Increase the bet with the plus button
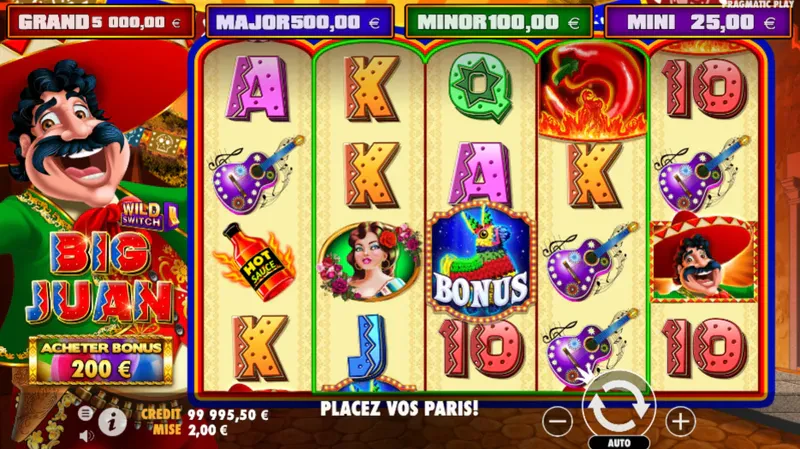Screen dimensions: 800x449 click(680, 422)
